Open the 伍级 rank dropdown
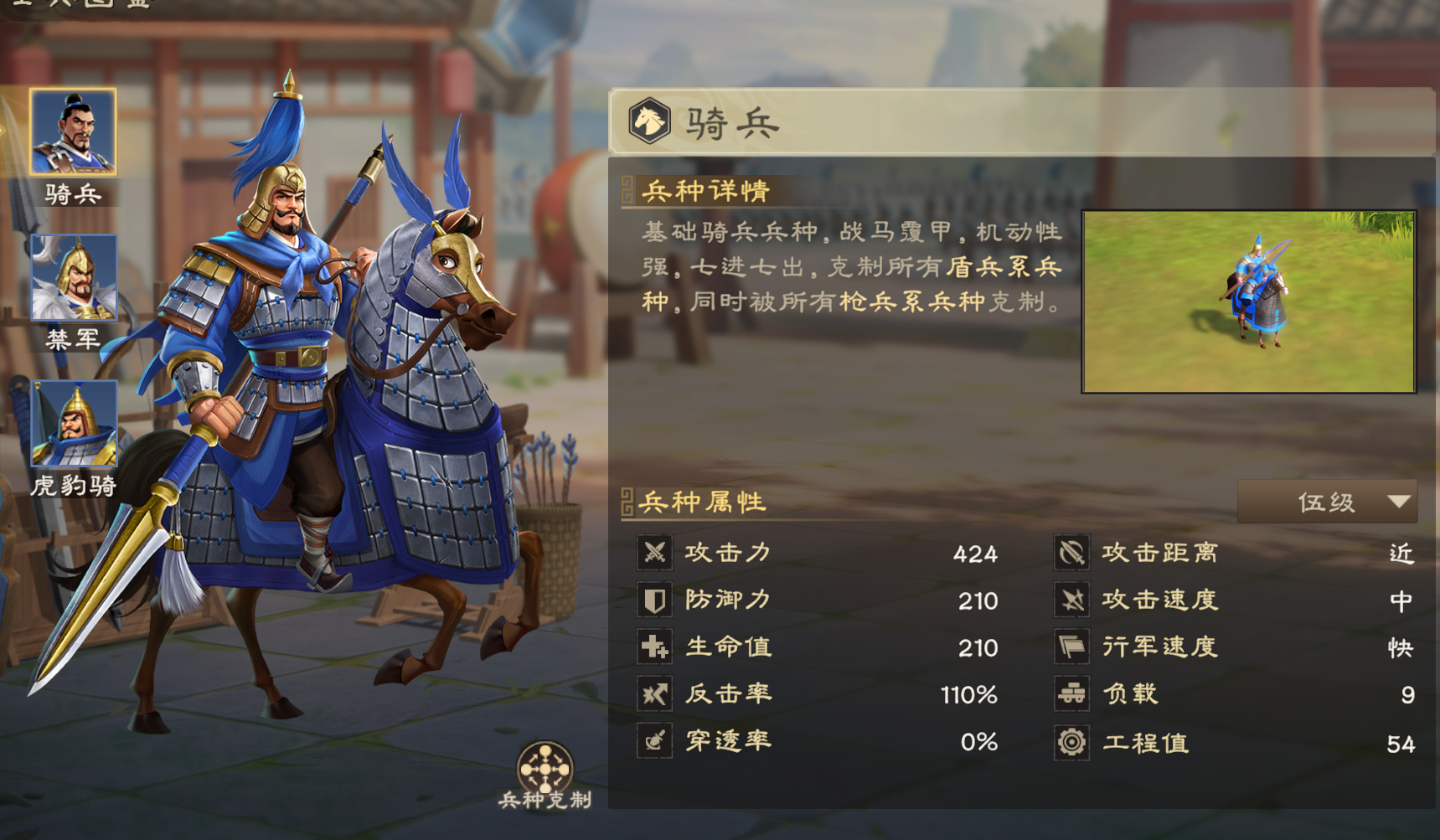Image resolution: width=1440 pixels, height=840 pixels. (1328, 500)
